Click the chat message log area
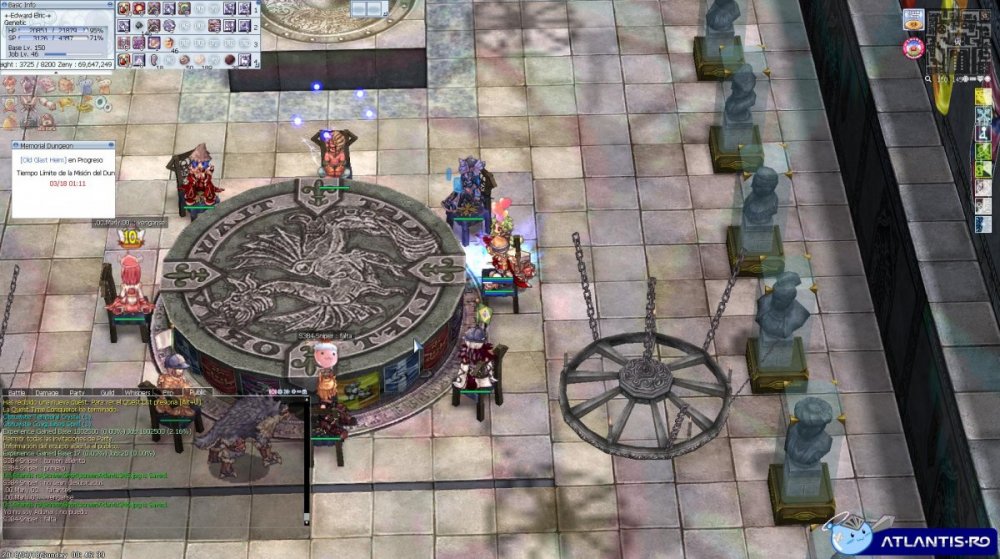 [x=150, y=460]
